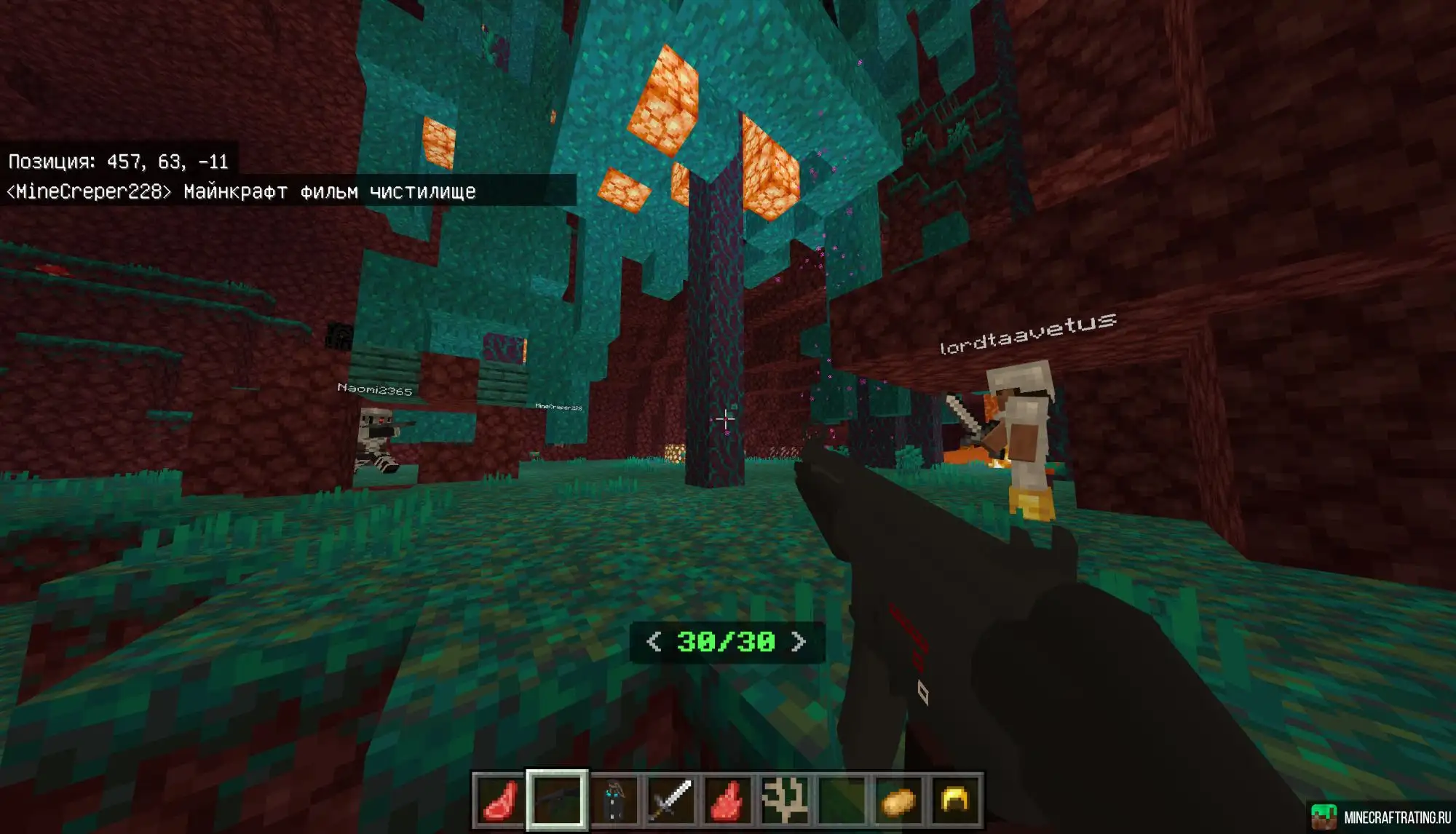Select the baked potato slot
1456x834 pixels.
tap(898, 800)
